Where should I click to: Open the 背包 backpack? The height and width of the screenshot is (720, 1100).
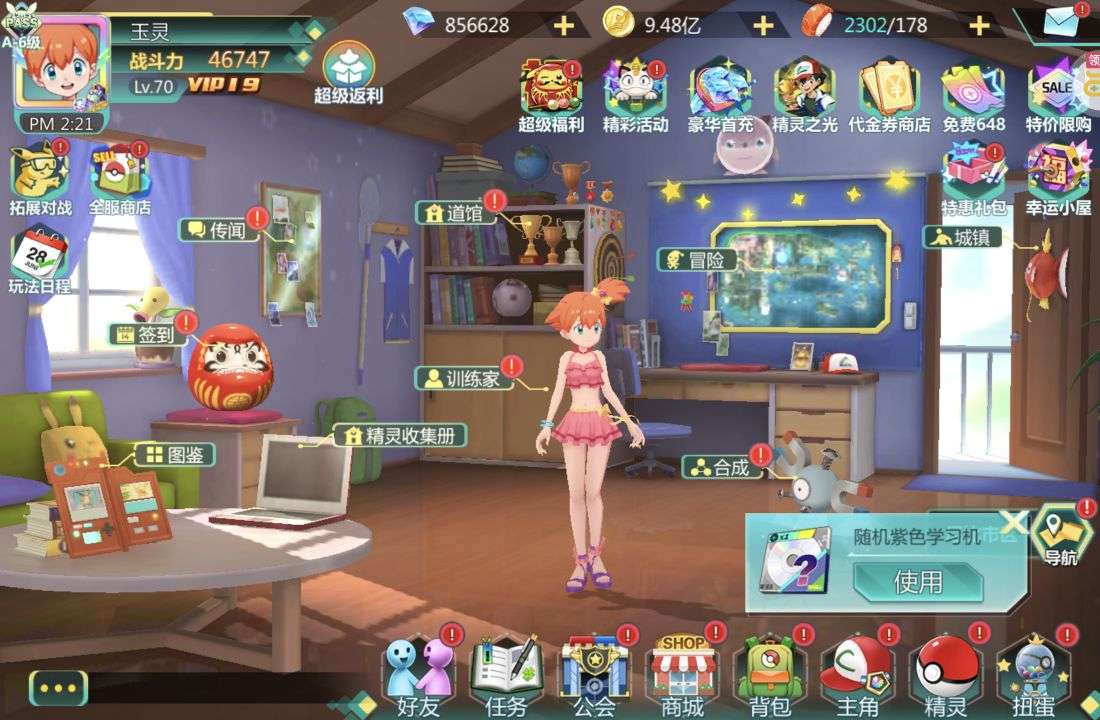[769, 673]
